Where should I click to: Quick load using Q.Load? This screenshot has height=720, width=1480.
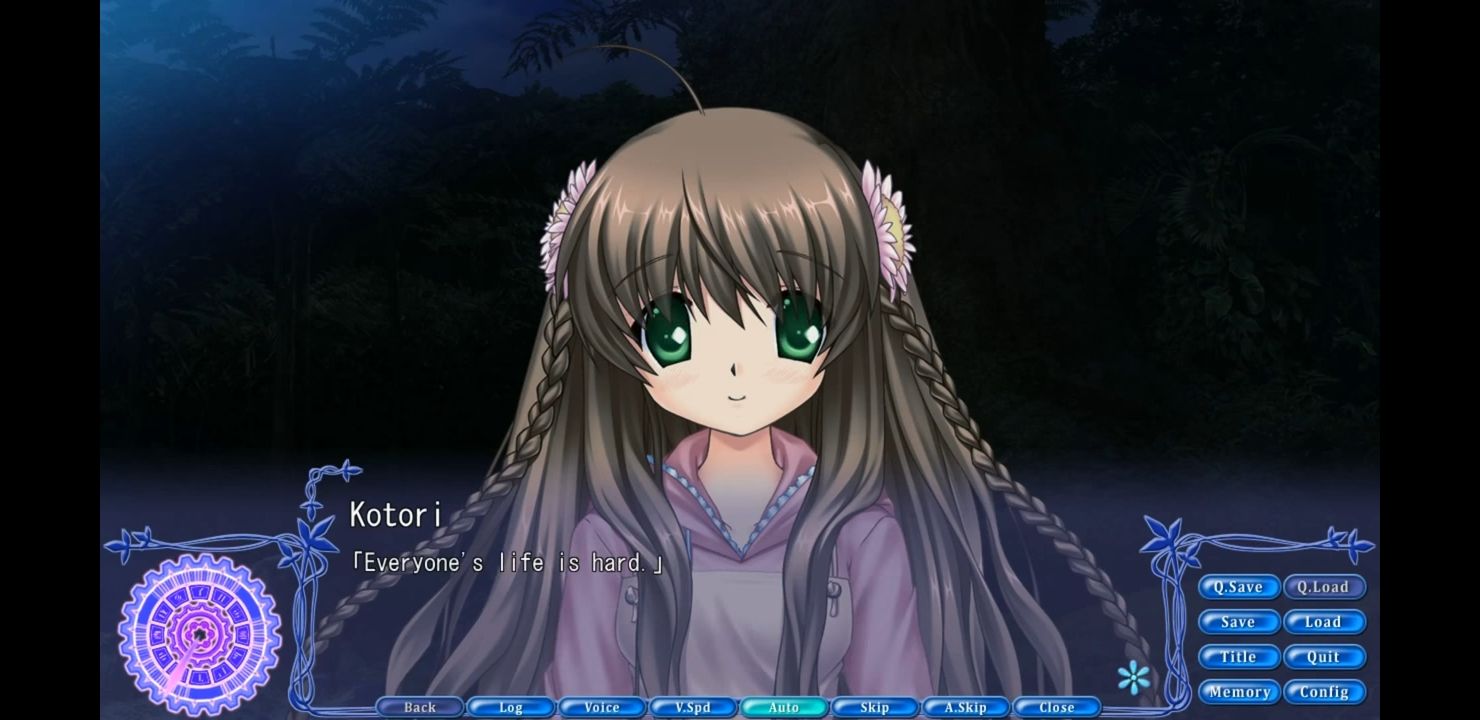pos(1325,587)
